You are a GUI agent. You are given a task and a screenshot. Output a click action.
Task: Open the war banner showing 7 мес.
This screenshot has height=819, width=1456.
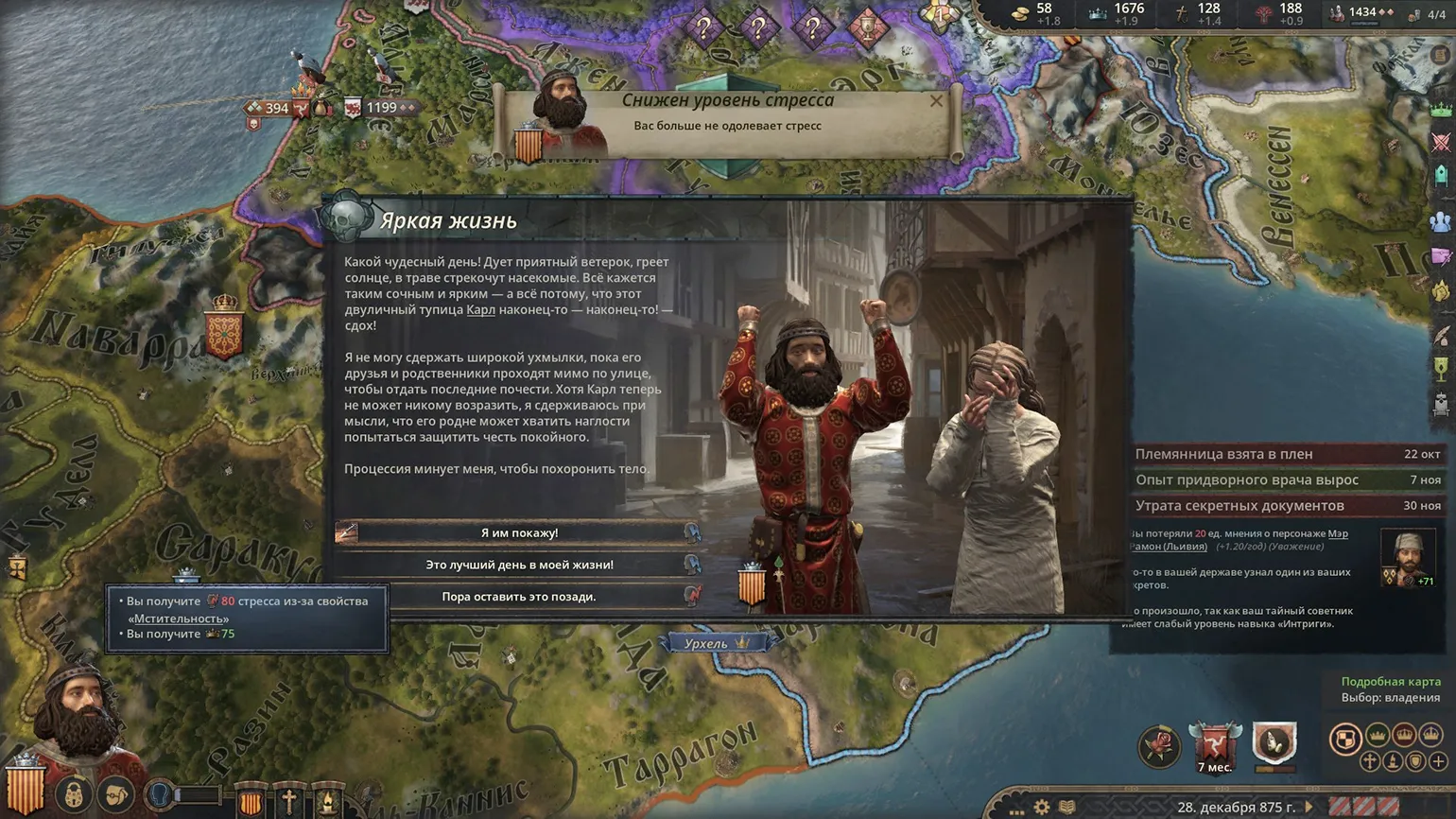(x=1215, y=747)
